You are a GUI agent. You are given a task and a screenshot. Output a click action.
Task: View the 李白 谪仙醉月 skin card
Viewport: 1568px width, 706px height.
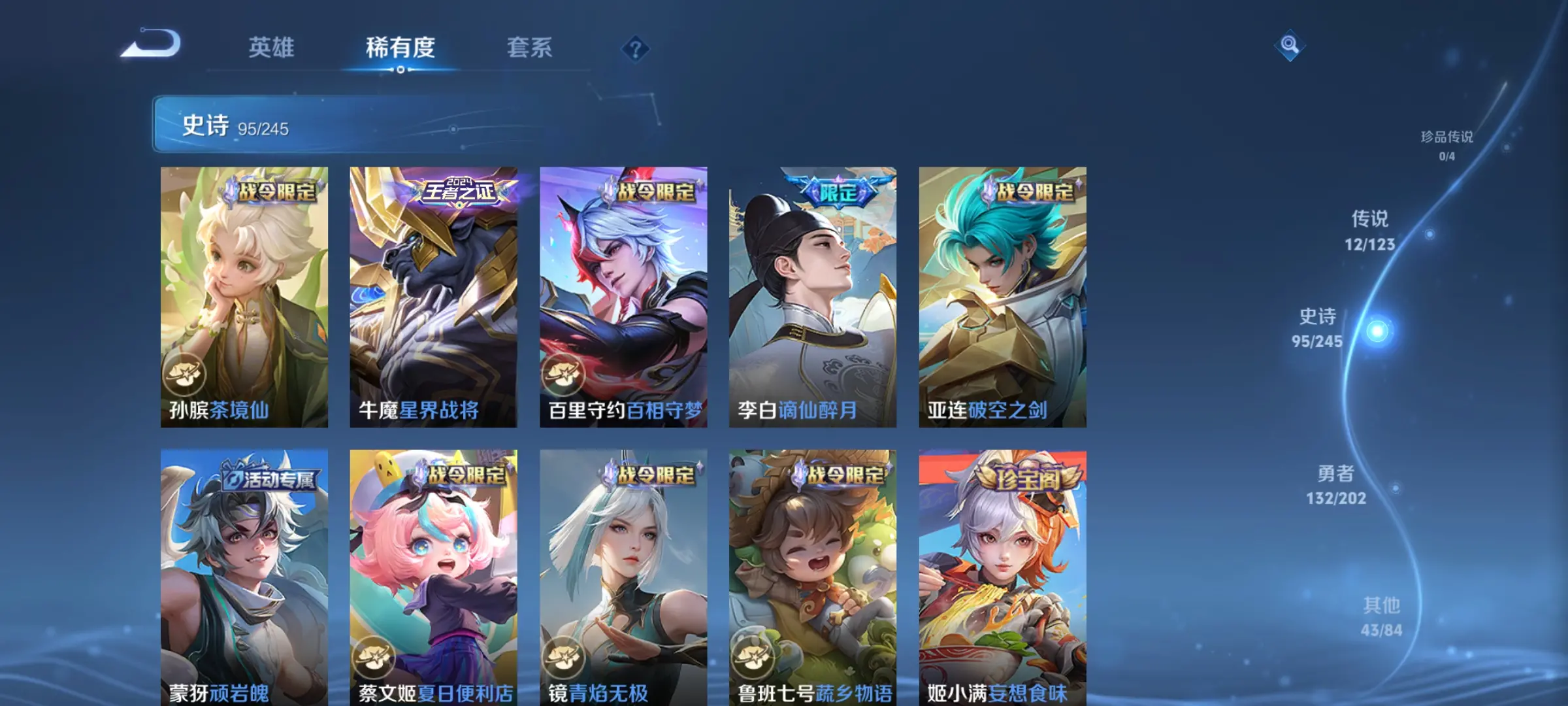pos(813,297)
